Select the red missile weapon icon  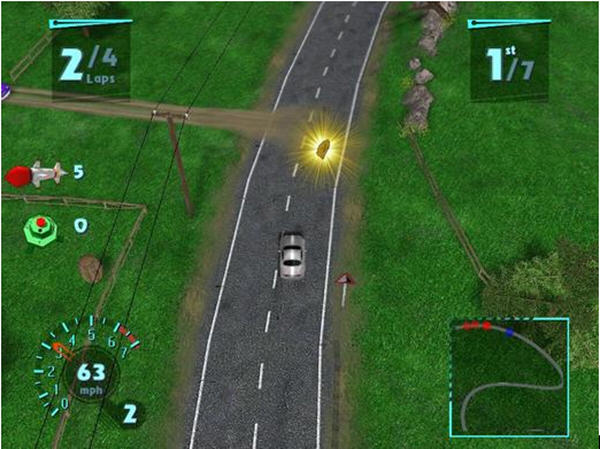[x=35, y=175]
